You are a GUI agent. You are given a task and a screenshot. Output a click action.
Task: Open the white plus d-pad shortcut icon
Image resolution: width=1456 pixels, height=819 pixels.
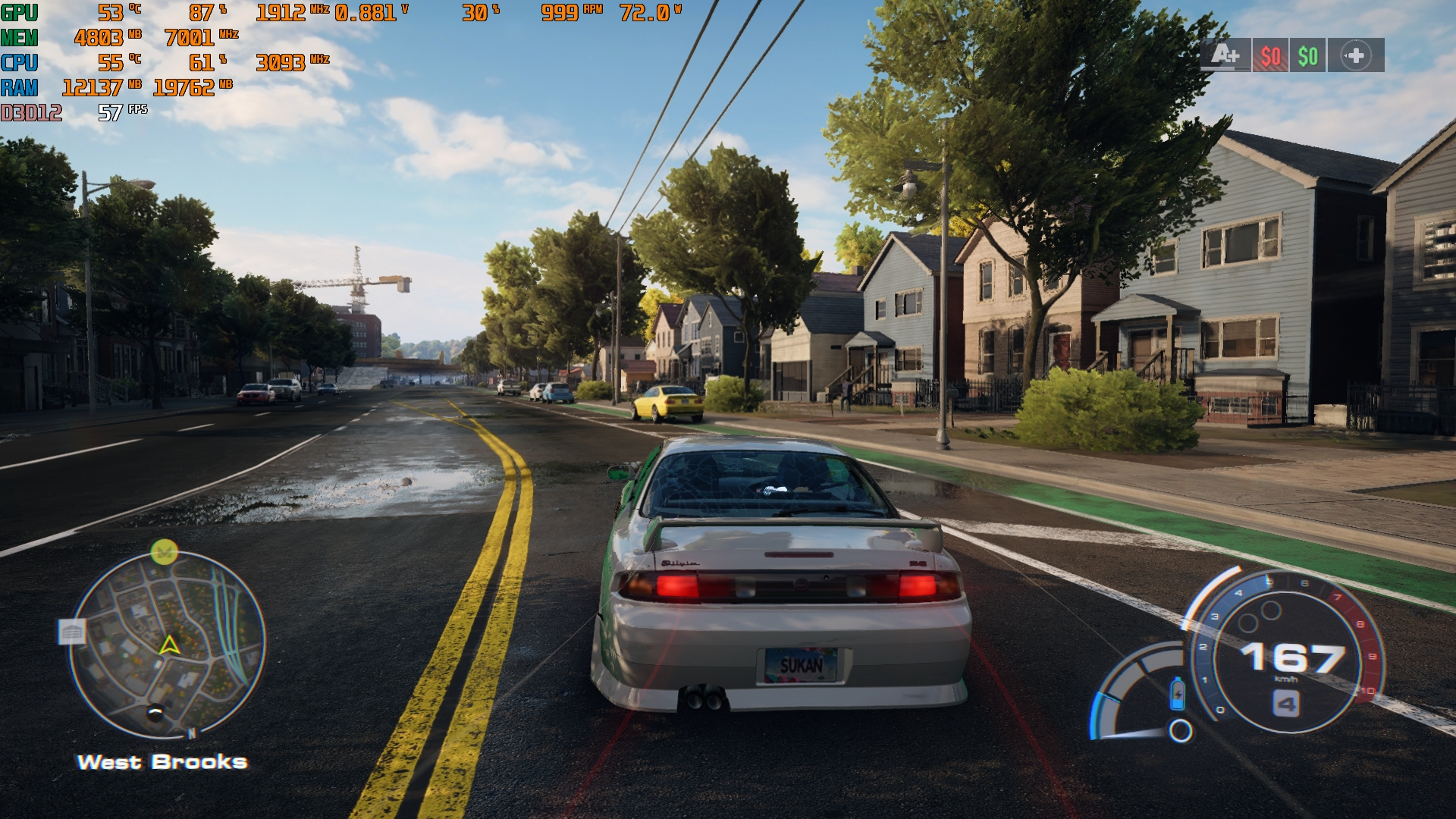pos(1356,55)
